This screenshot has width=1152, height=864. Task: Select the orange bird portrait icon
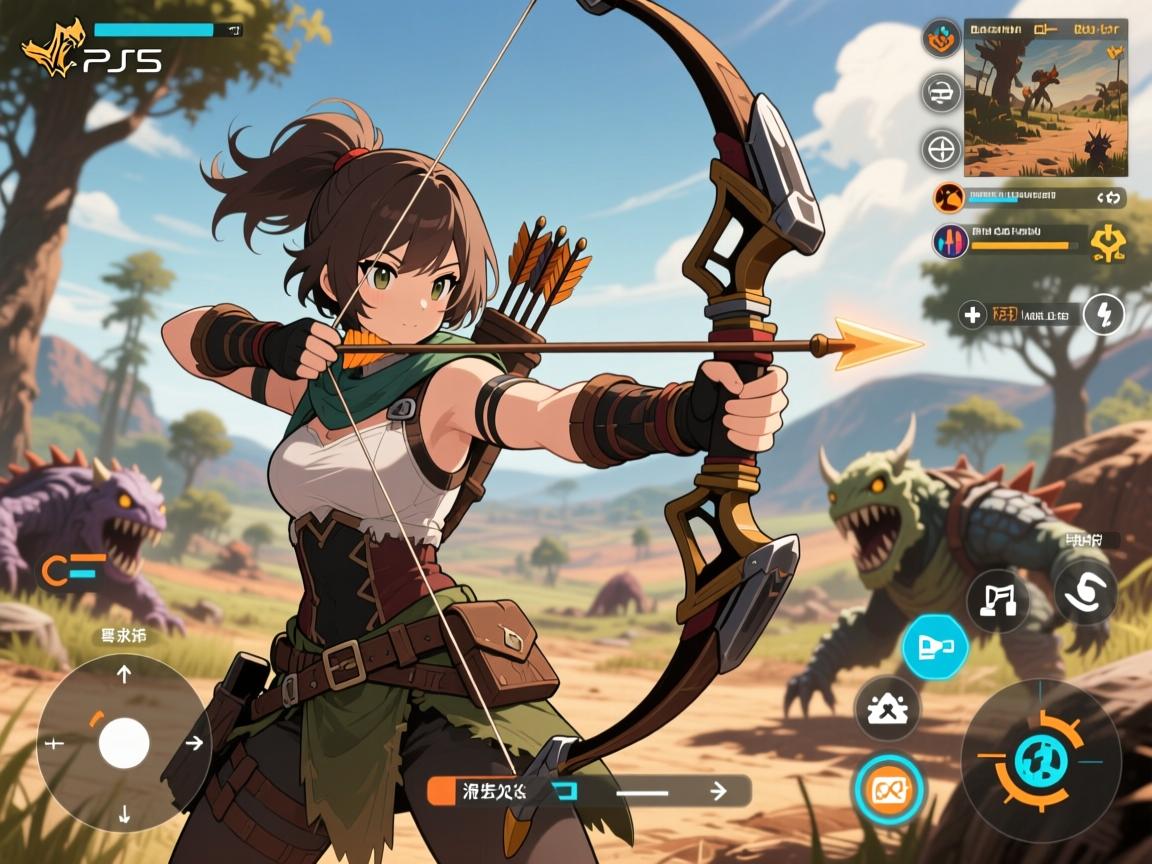click(x=949, y=197)
